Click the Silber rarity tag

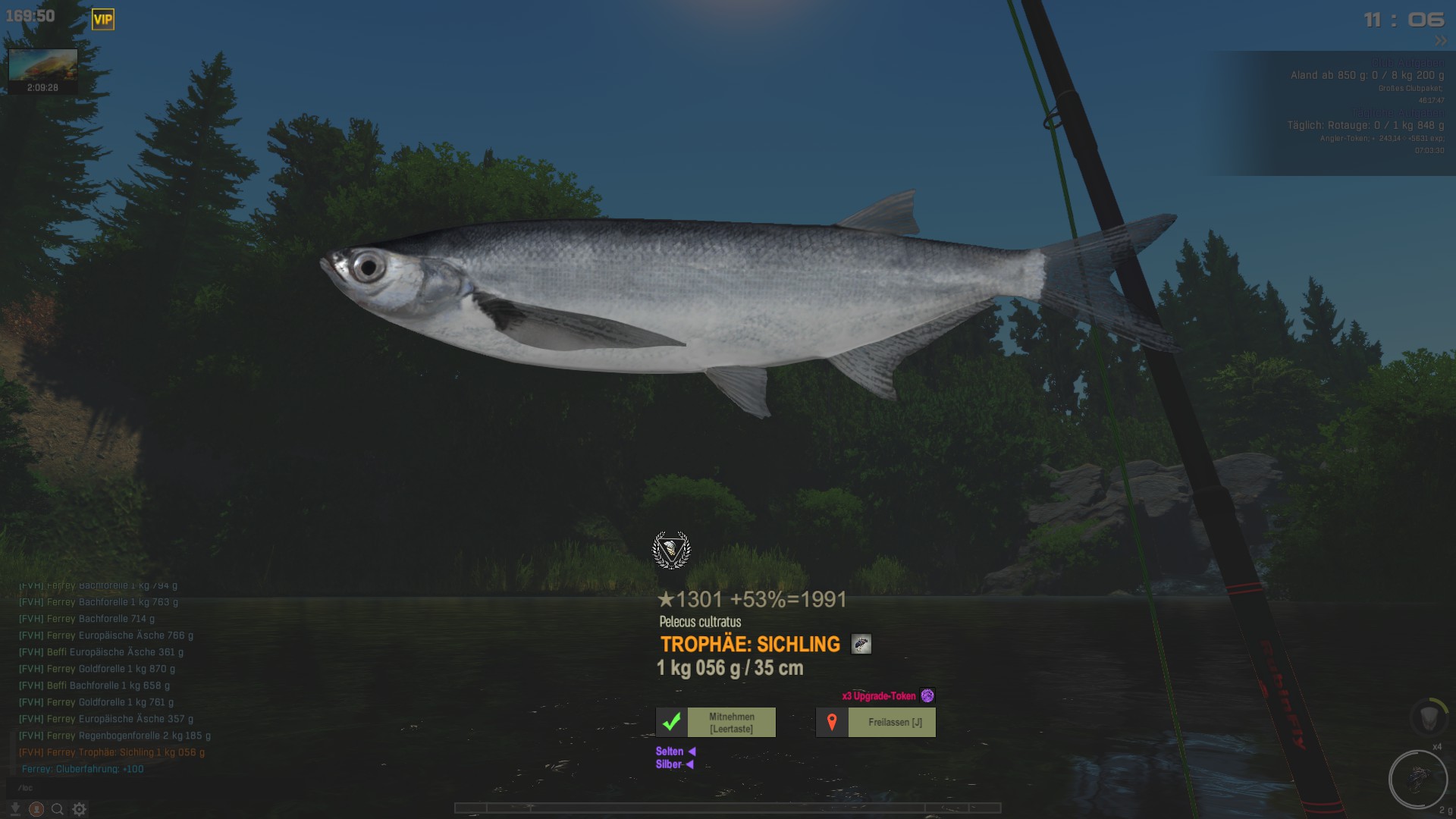pos(669,764)
